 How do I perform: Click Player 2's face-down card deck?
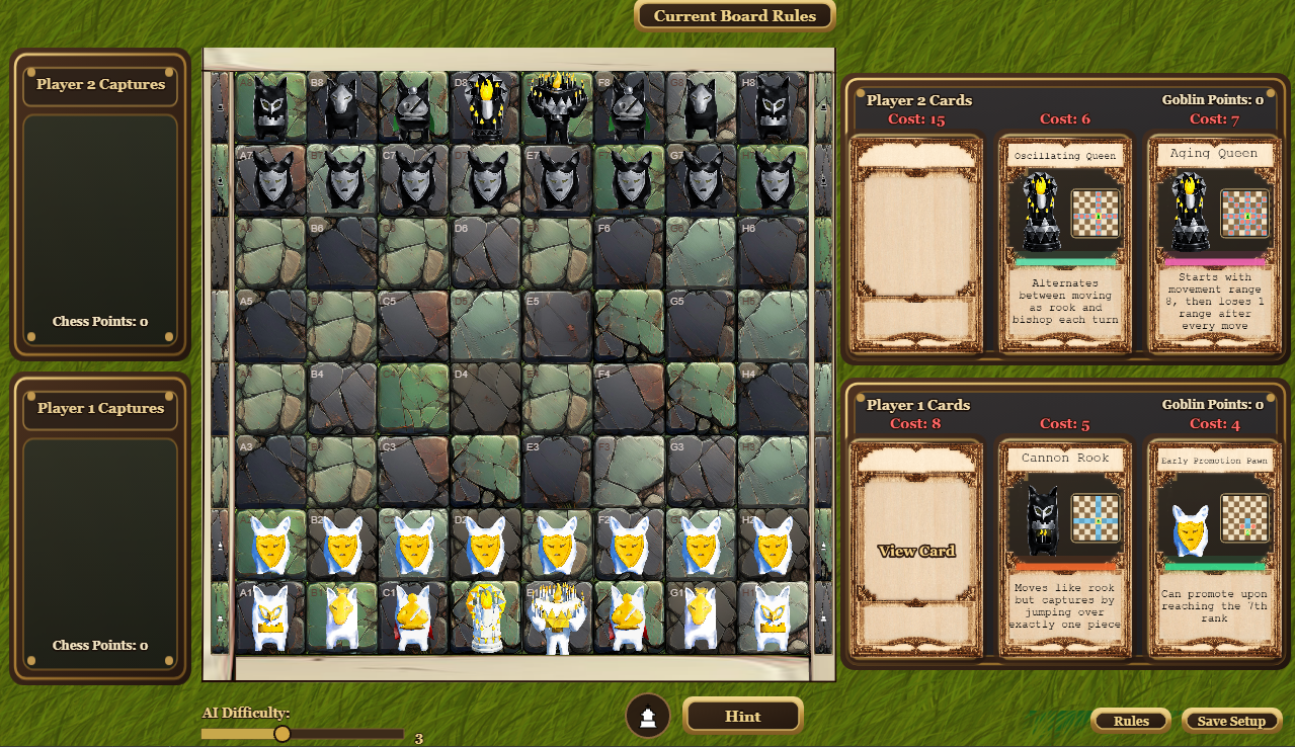coord(916,244)
